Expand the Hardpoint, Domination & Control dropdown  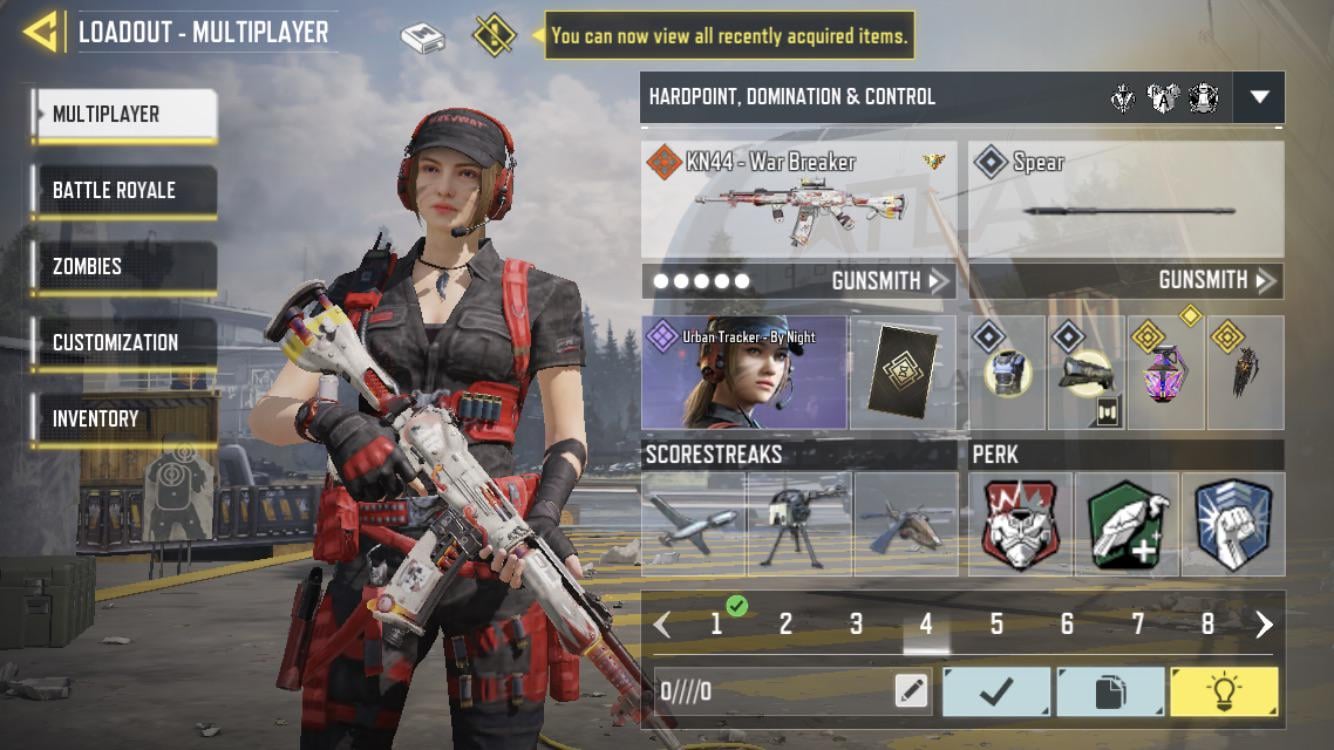tap(1259, 97)
